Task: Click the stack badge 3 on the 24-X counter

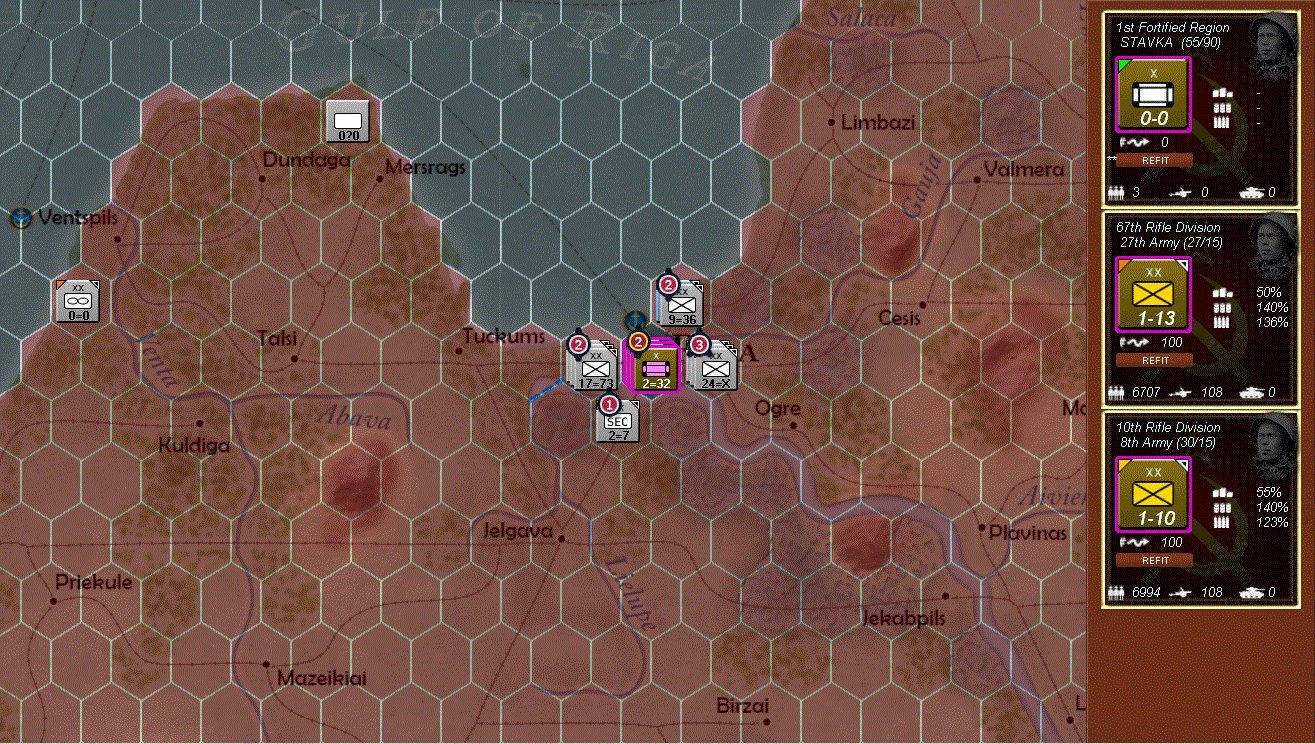Action: tap(699, 344)
